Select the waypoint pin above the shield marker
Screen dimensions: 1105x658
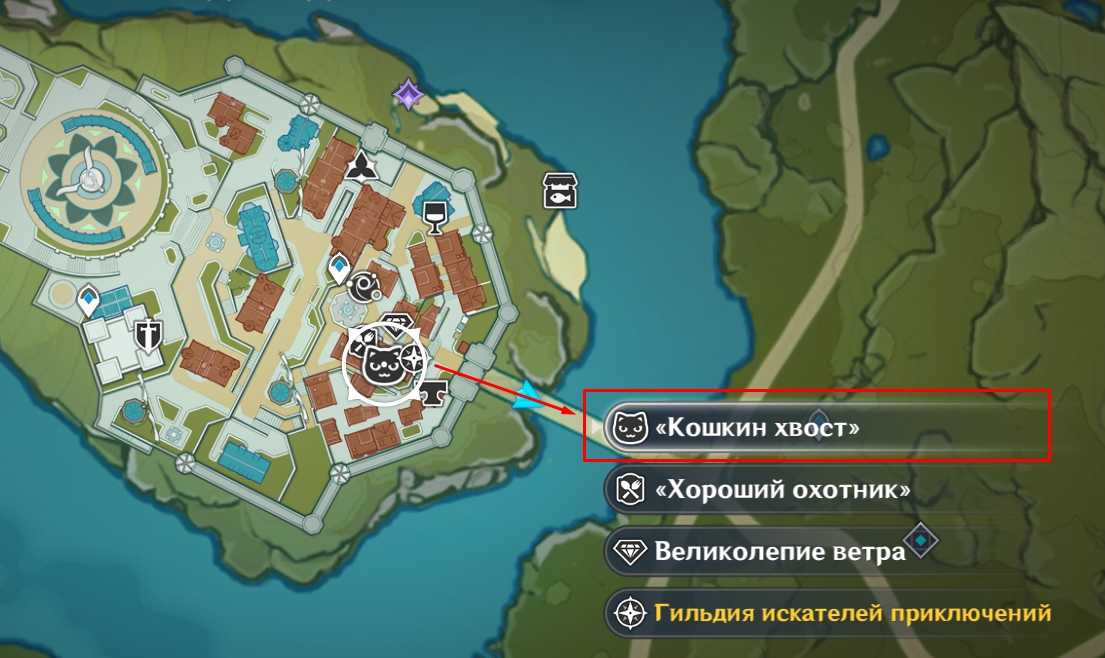89,299
